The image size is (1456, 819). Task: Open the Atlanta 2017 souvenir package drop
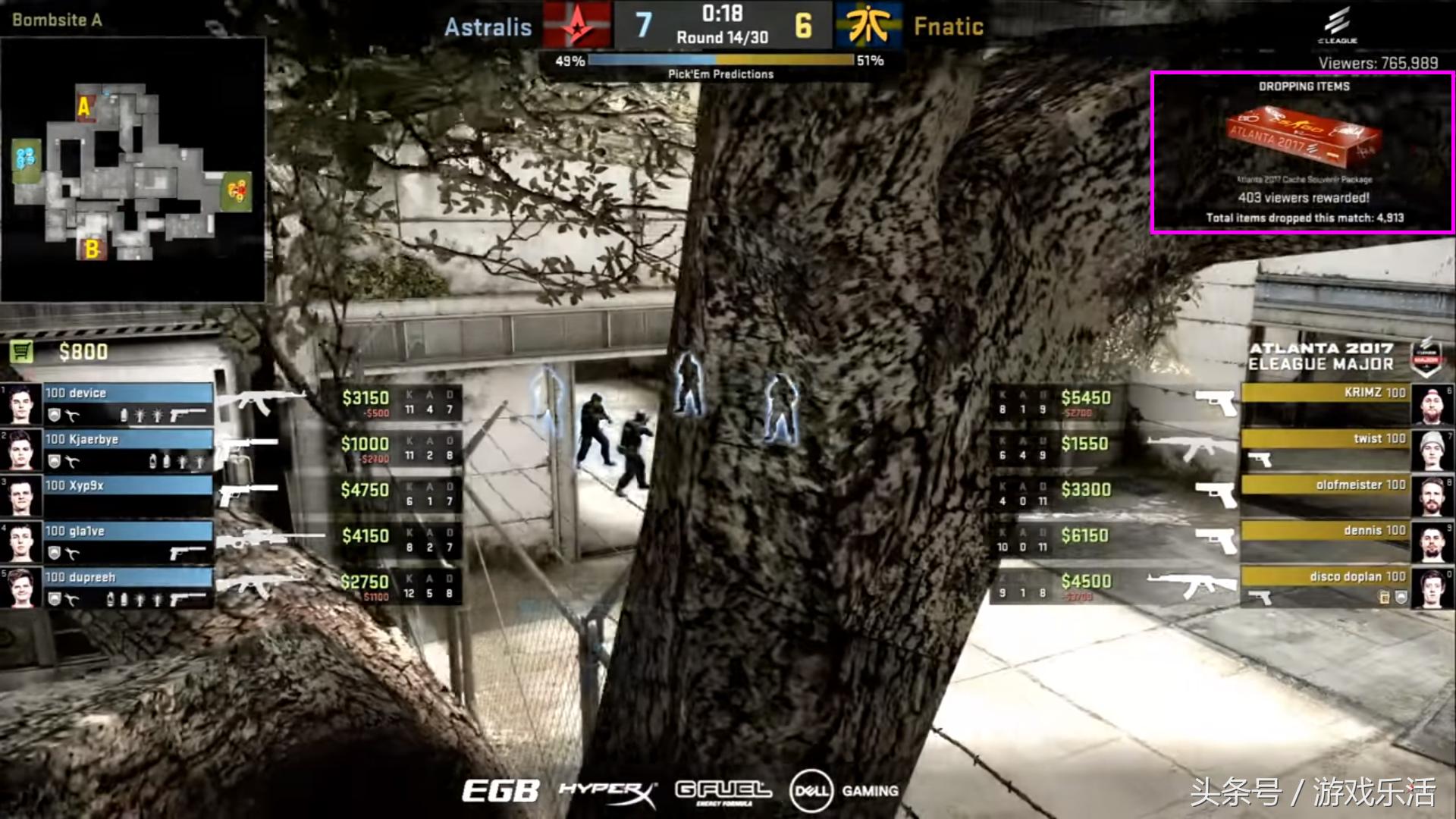1302,152
